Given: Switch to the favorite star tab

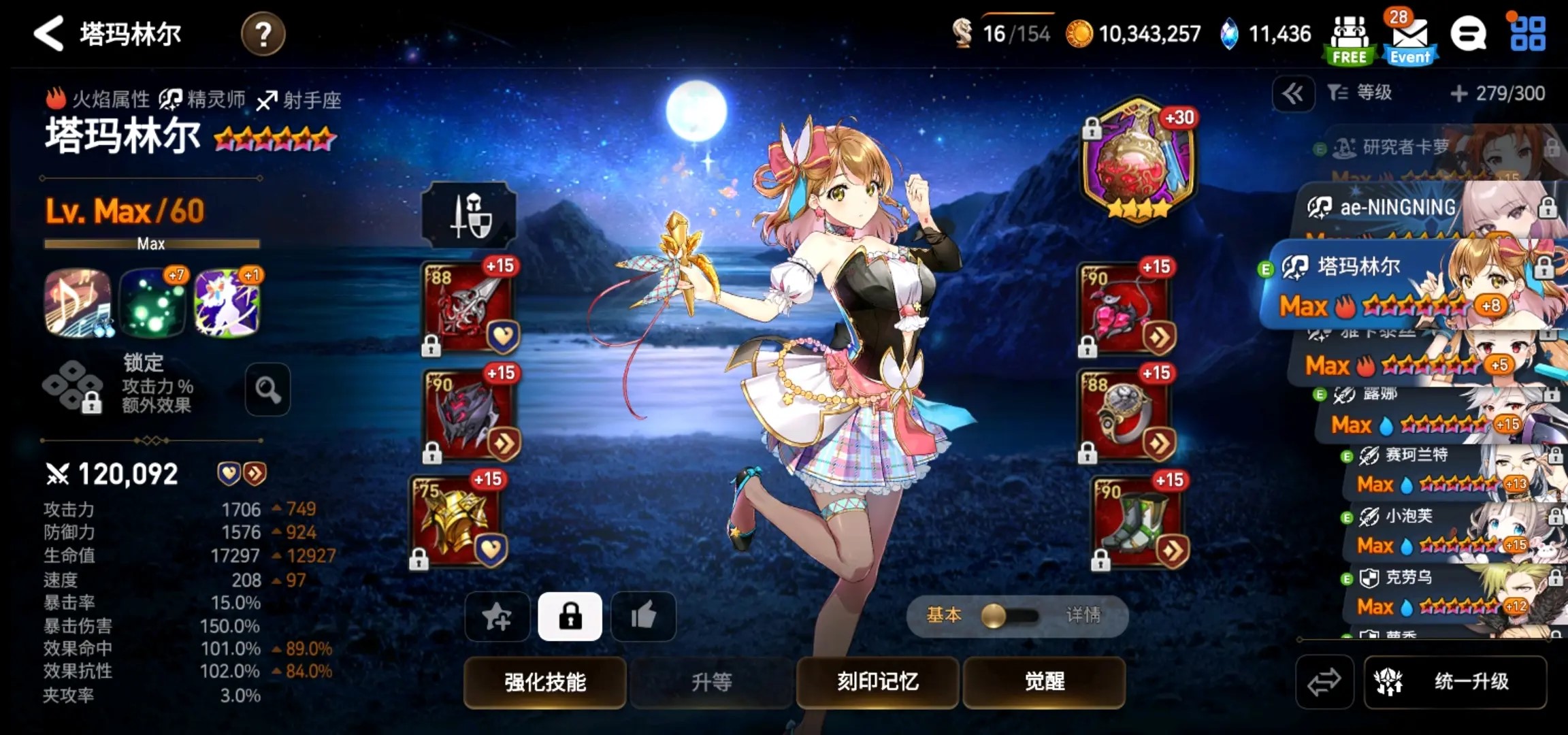Looking at the screenshot, I should pos(496,617).
